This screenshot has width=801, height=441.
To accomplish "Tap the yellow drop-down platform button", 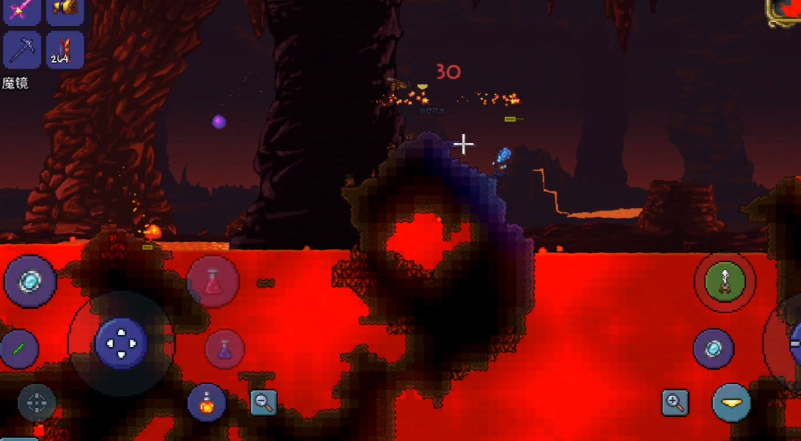I will coord(732,402).
